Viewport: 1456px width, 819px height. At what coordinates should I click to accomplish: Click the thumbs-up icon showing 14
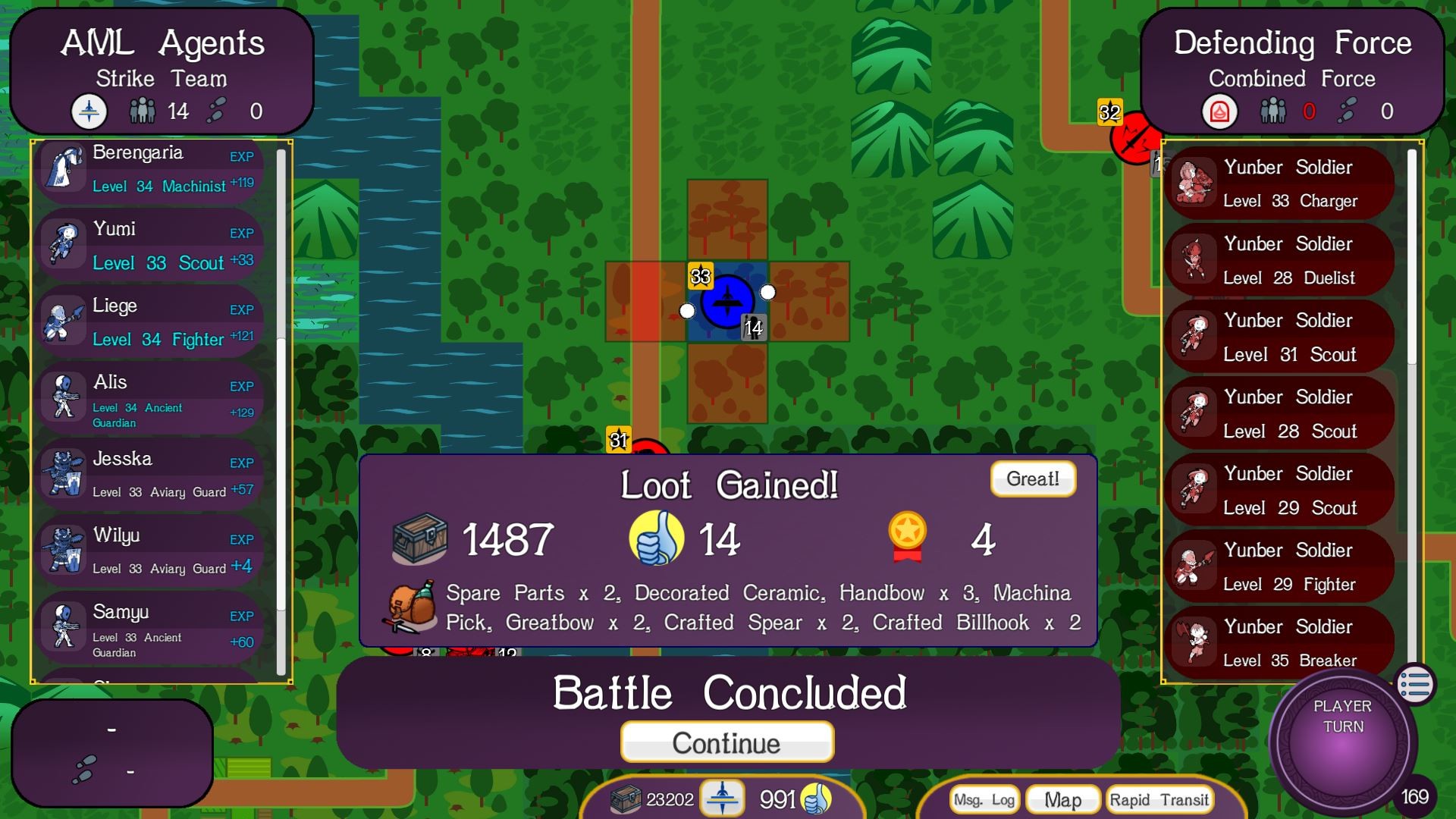click(x=659, y=538)
